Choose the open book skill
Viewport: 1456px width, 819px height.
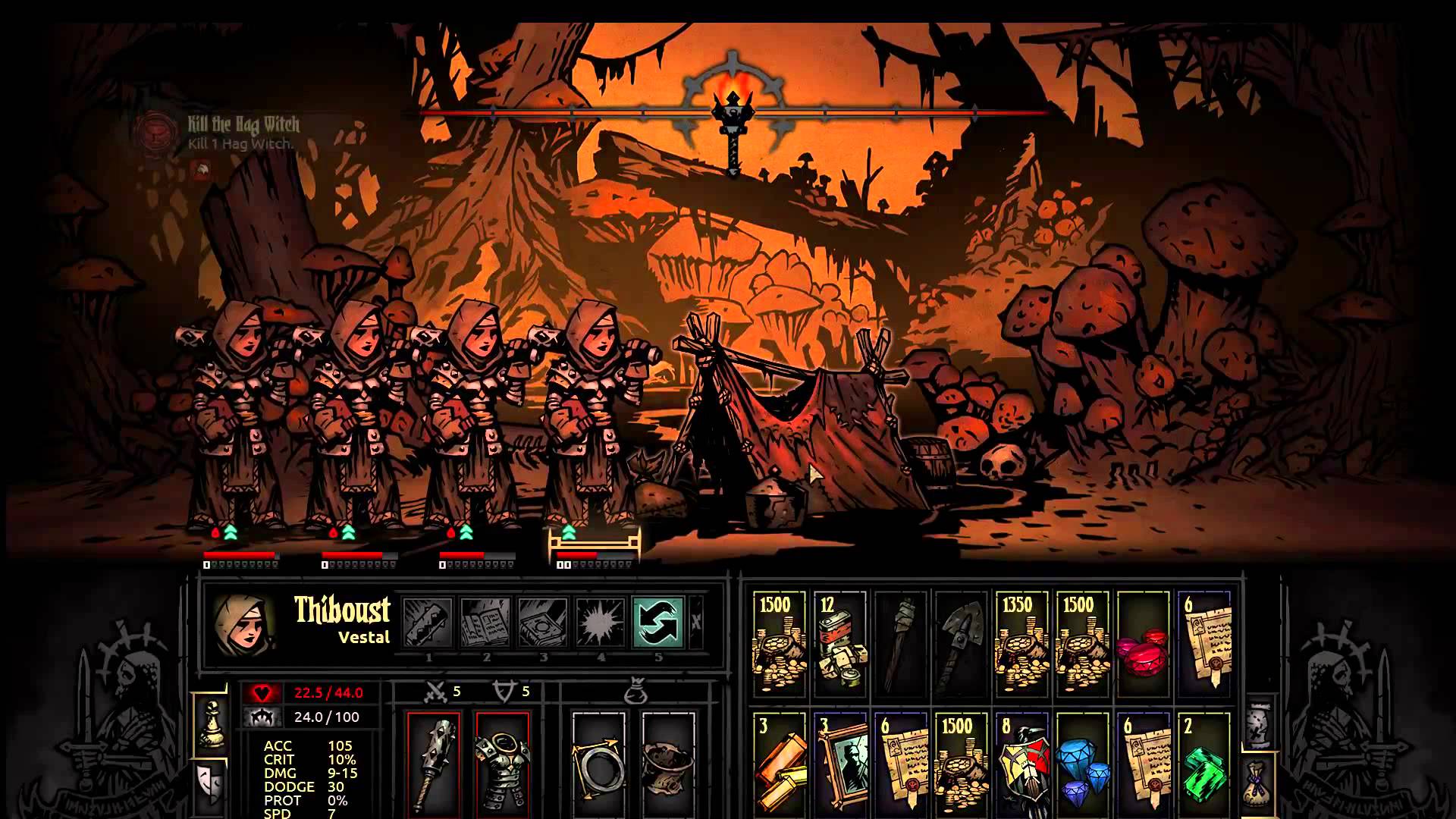(x=485, y=623)
